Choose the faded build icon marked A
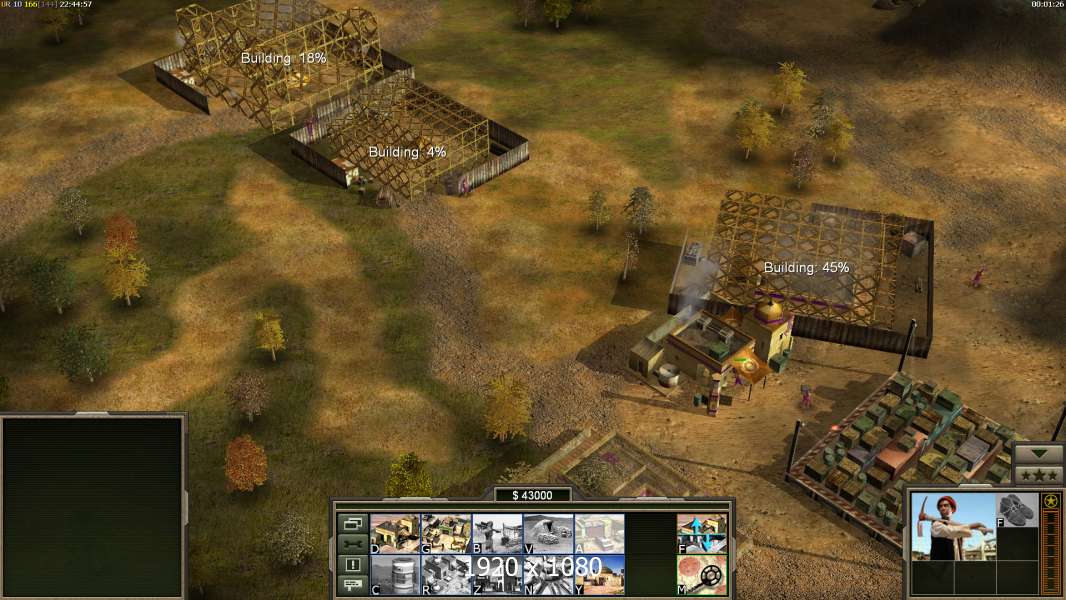The image size is (1066, 600). point(599,534)
